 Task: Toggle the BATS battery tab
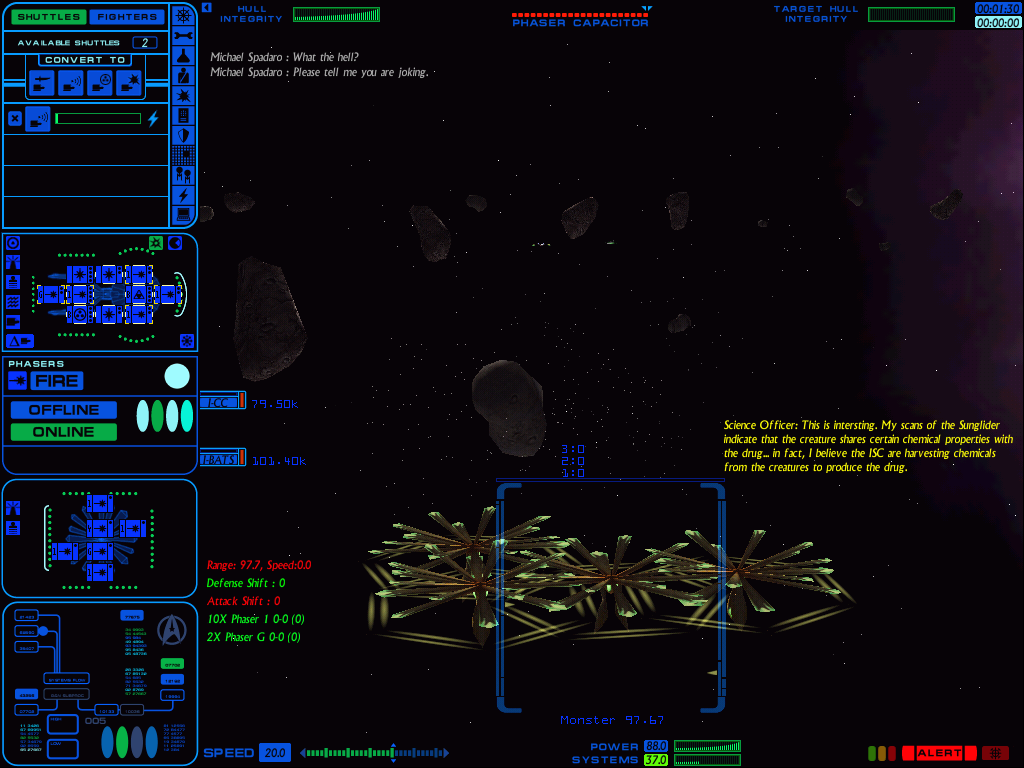click(221, 458)
